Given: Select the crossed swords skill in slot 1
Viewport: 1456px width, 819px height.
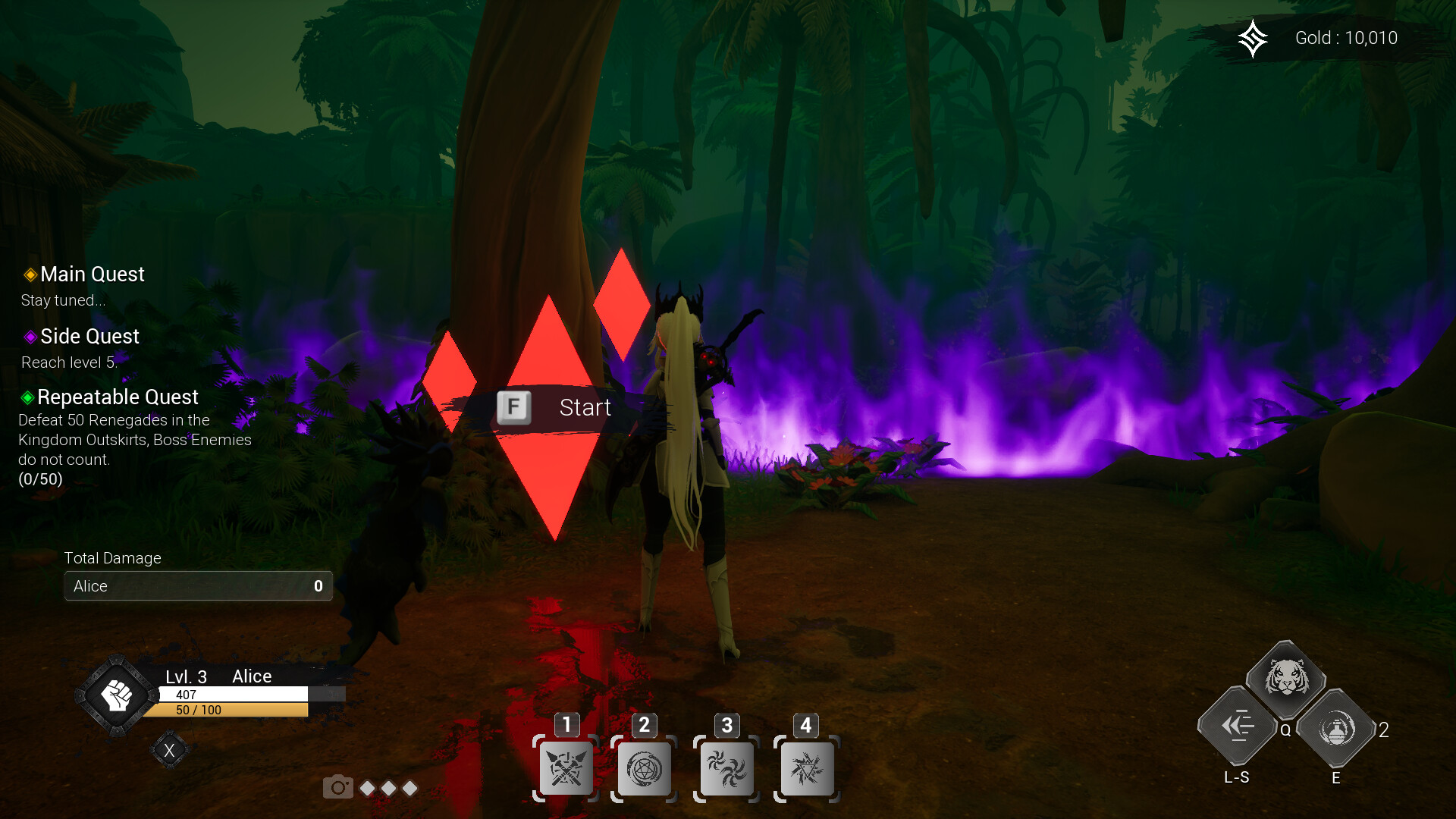Looking at the screenshot, I should [566, 768].
